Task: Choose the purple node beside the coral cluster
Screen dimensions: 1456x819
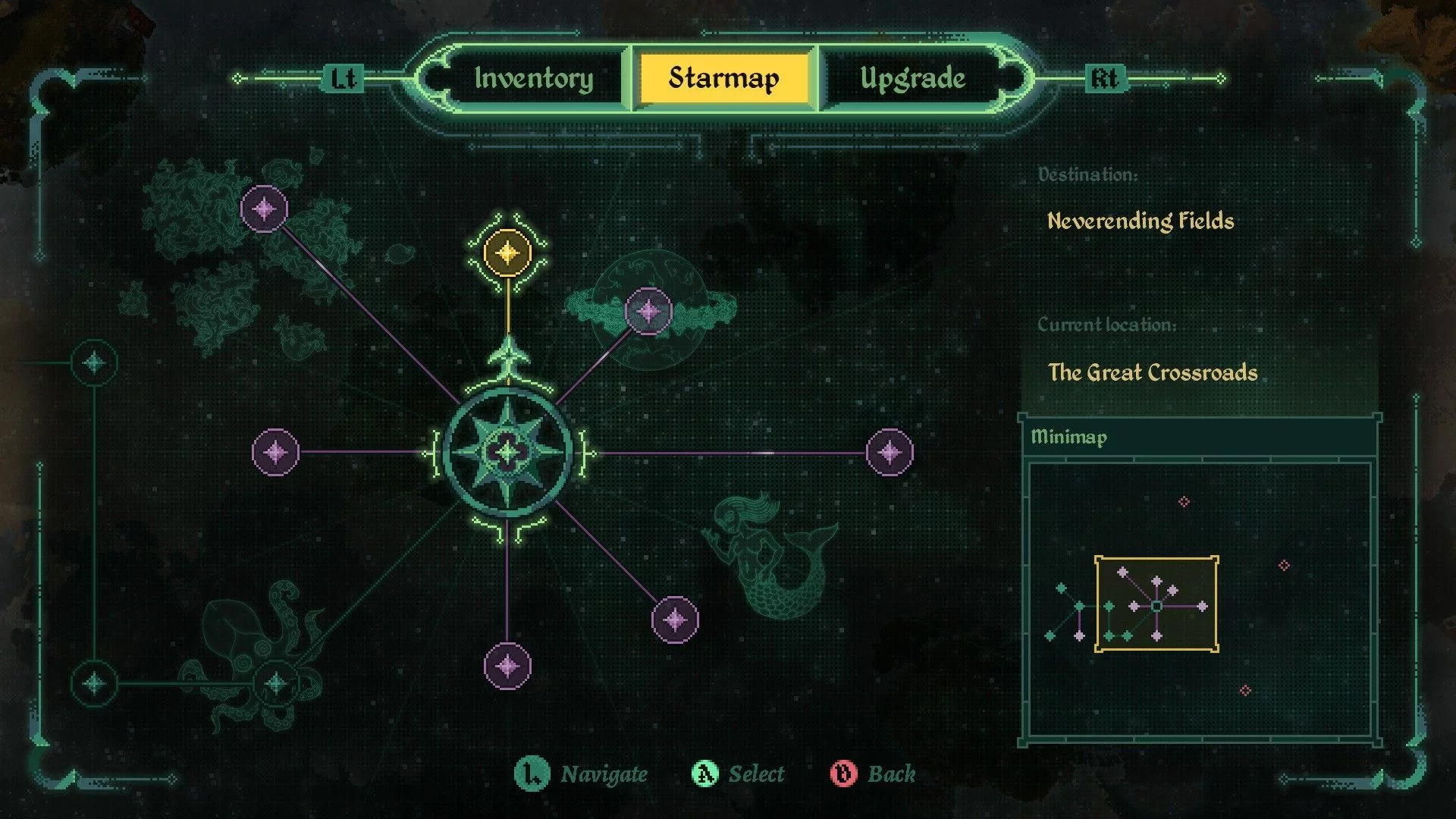Action: (264, 209)
